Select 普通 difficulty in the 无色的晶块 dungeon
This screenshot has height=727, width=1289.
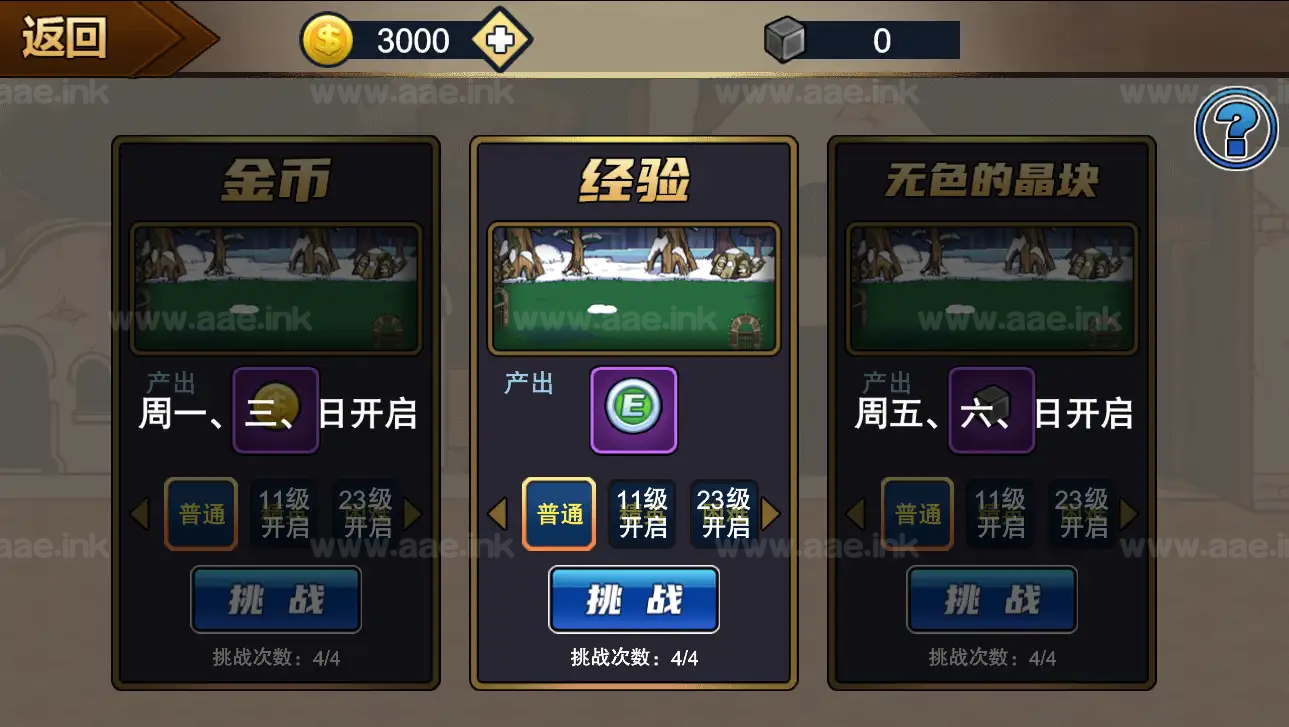click(x=917, y=513)
